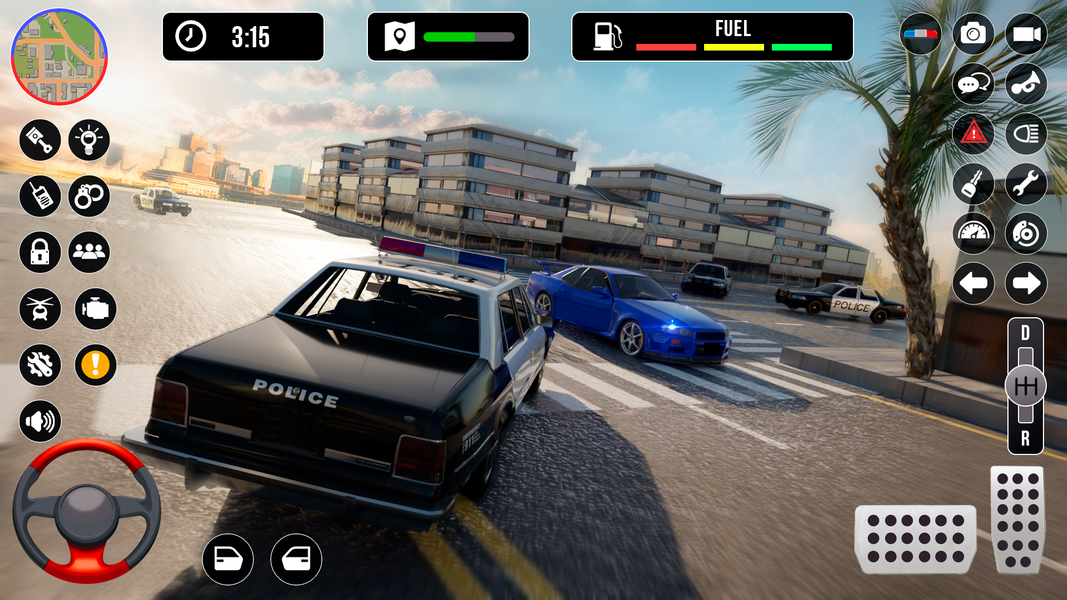Activate the left turn arrow
Viewport: 1067px width, 600px height.
[972, 284]
